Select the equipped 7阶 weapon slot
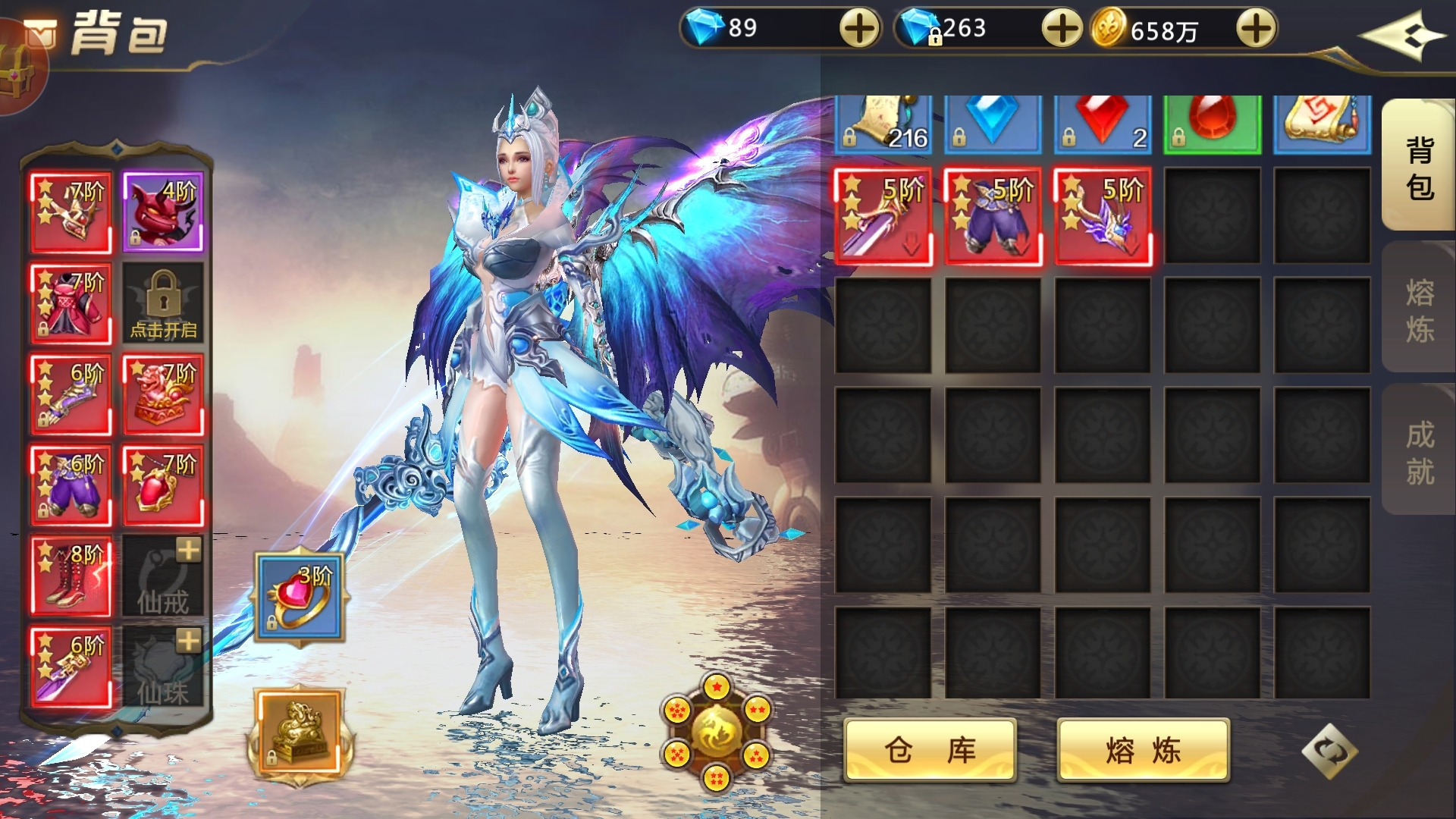Viewport: 1456px width, 819px height. (69, 210)
